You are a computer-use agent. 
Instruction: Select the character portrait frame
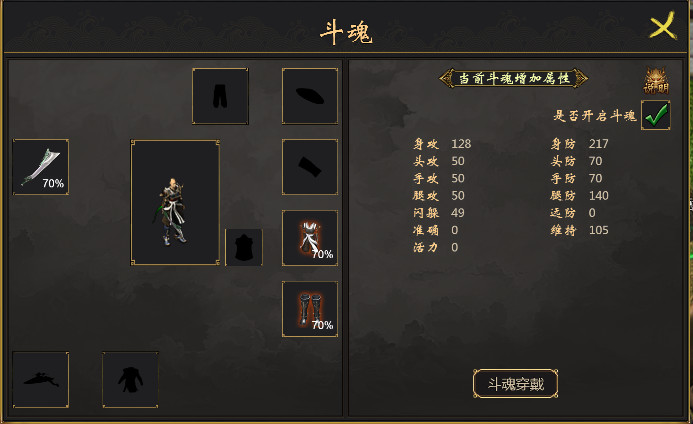175,203
